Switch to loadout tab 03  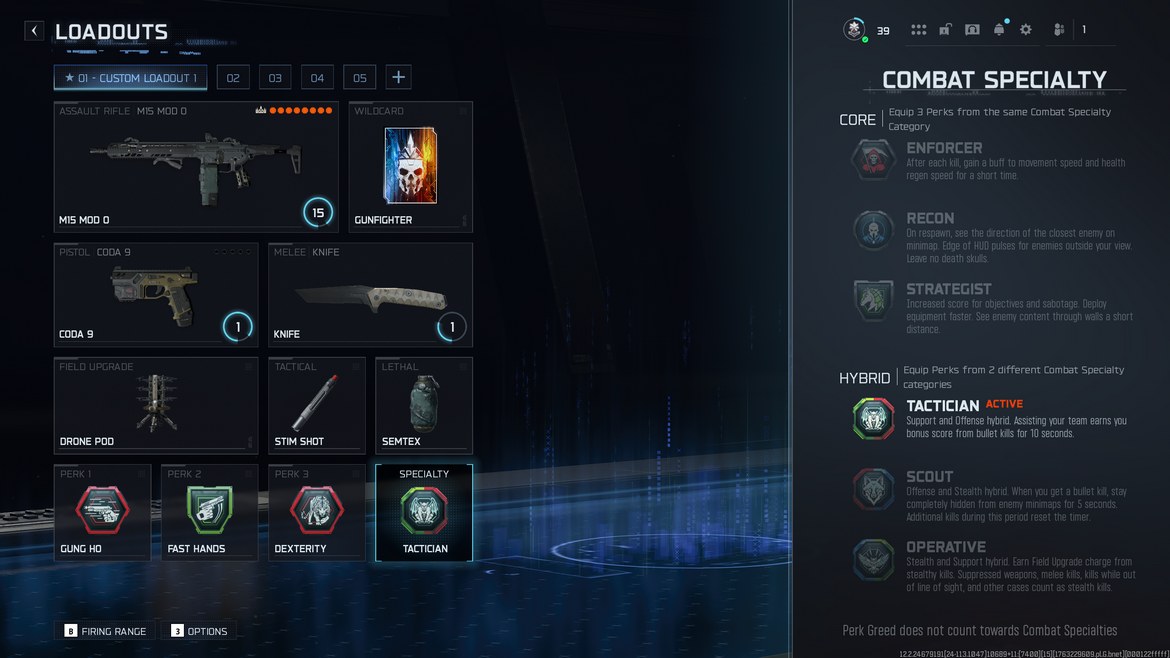(275, 78)
